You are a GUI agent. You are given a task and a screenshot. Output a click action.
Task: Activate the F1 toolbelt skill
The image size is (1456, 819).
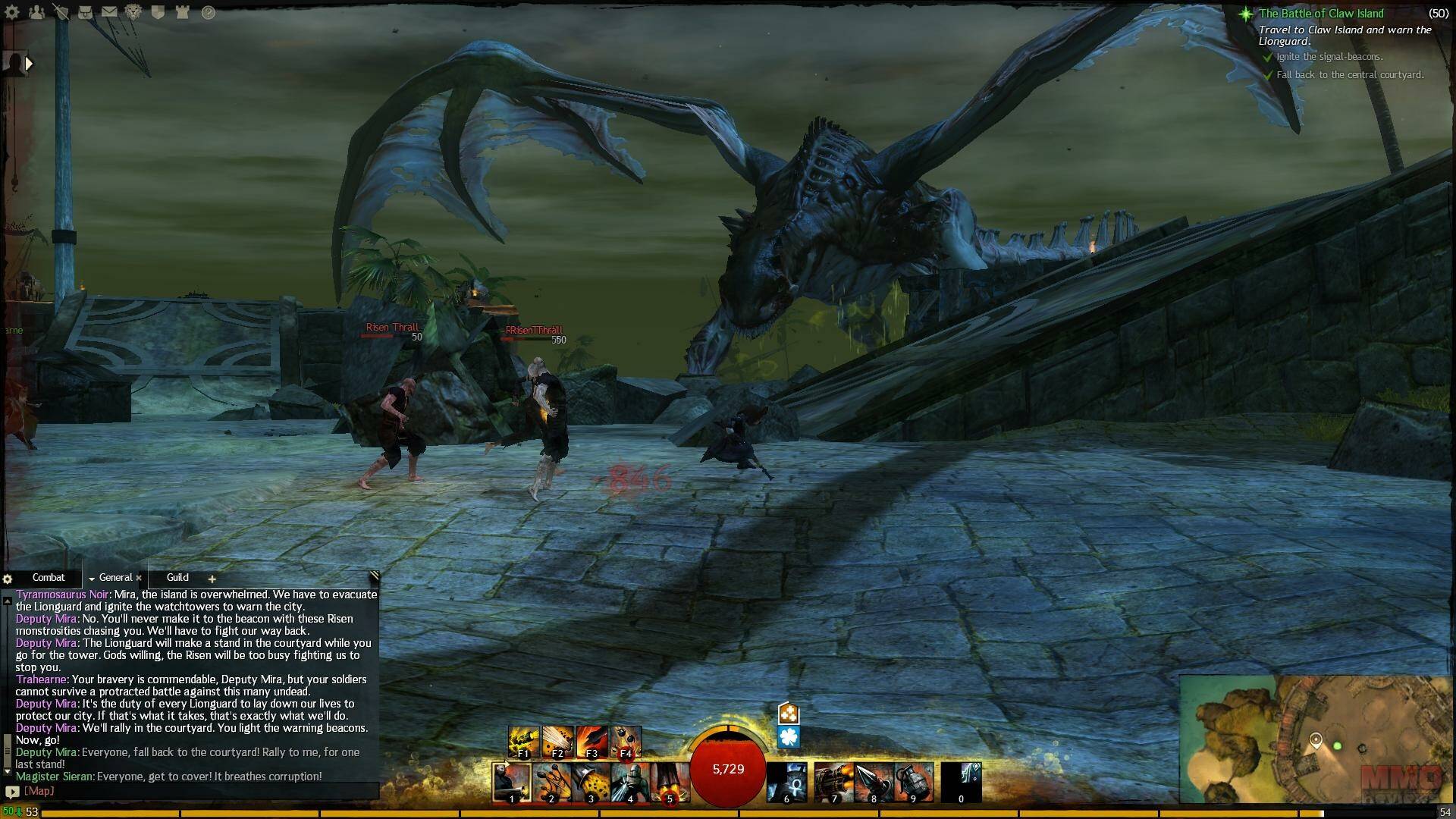click(x=523, y=742)
